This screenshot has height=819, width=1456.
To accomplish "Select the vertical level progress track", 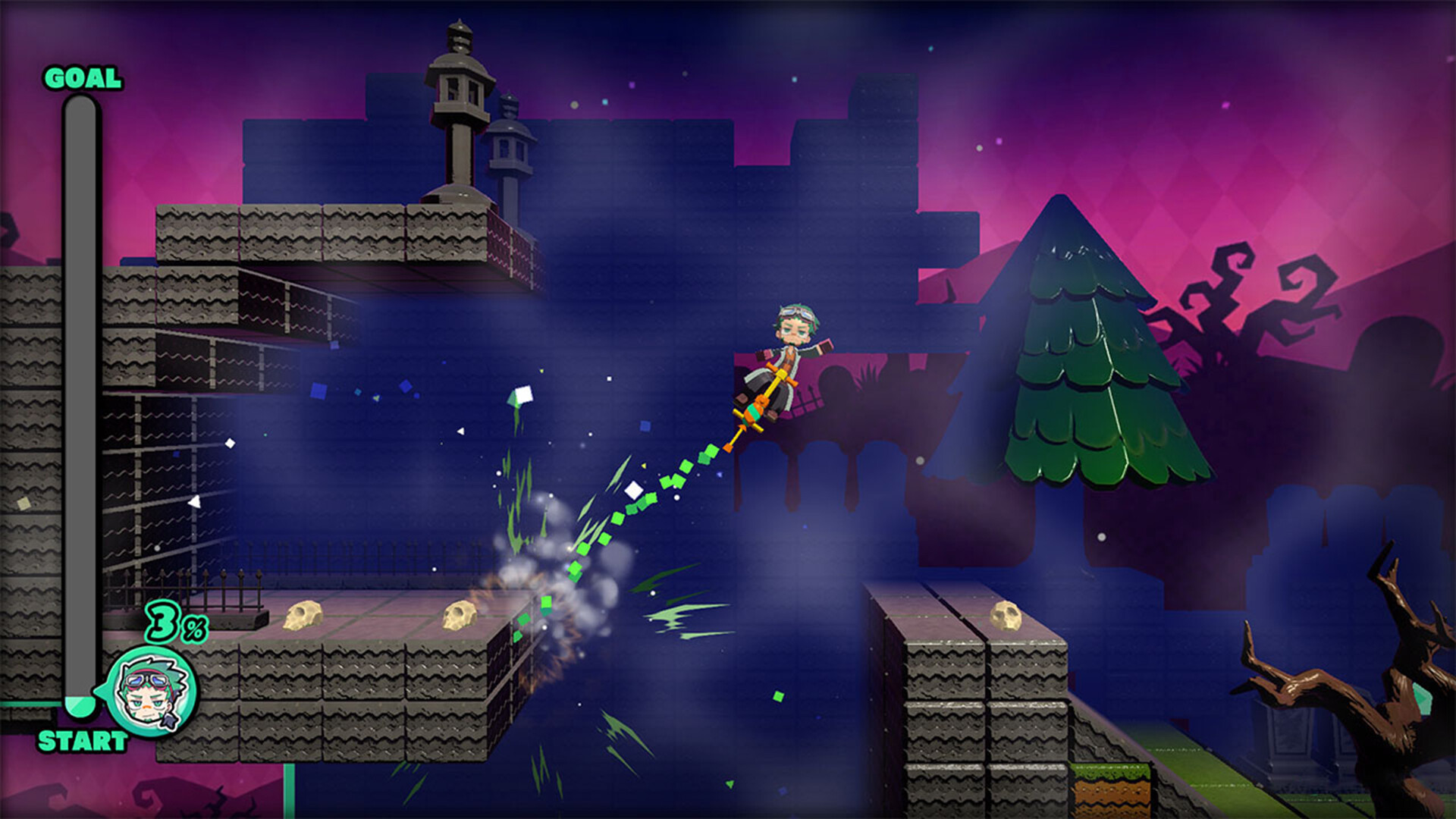I will [x=80, y=402].
